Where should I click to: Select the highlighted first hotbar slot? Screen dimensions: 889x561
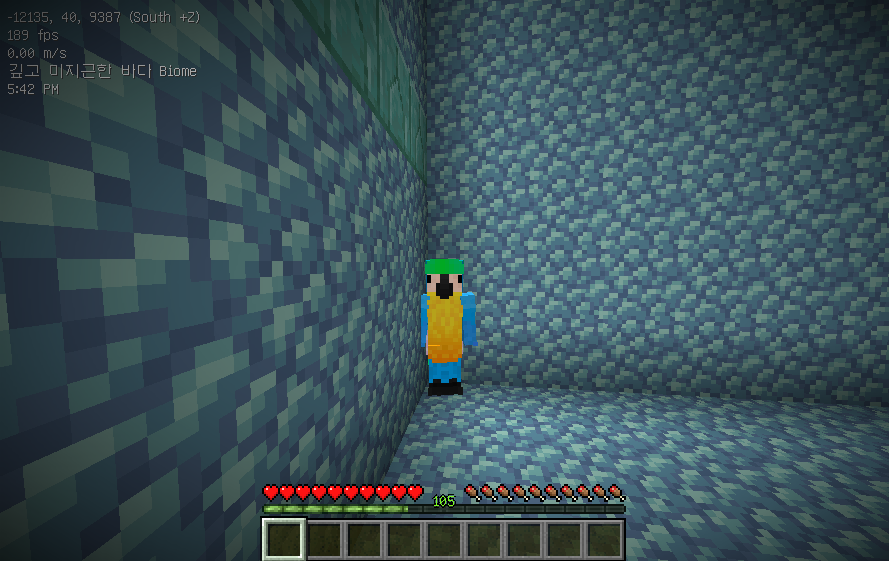tap(284, 540)
